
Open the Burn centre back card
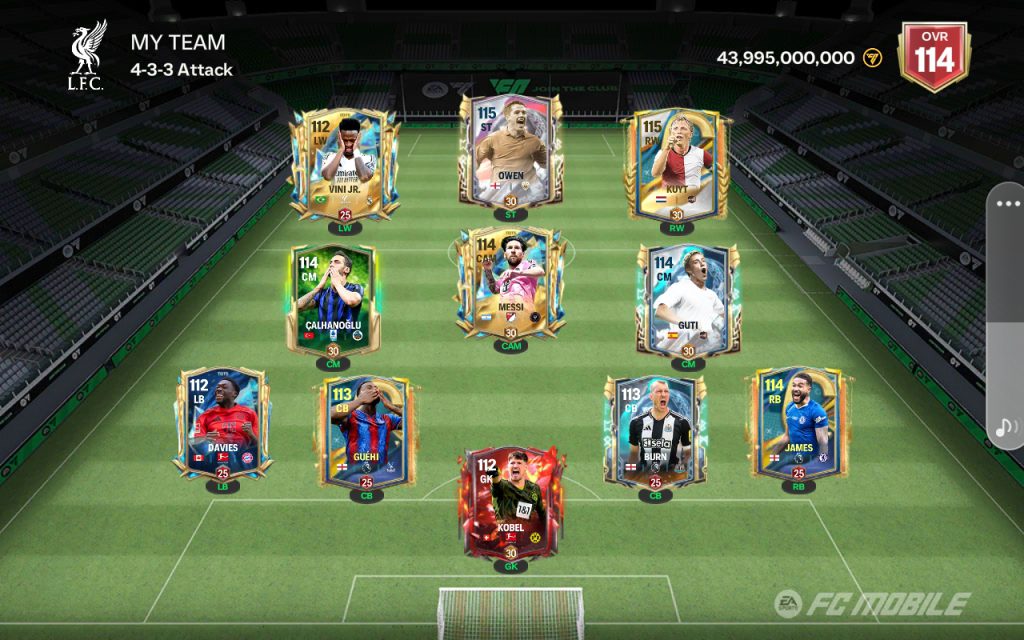(x=654, y=430)
